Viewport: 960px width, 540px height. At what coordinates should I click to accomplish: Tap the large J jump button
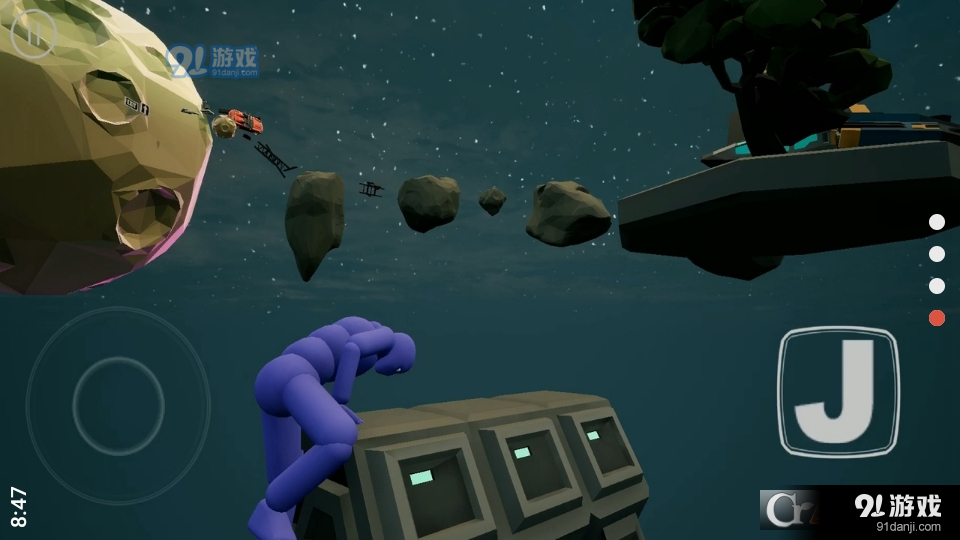(x=838, y=392)
